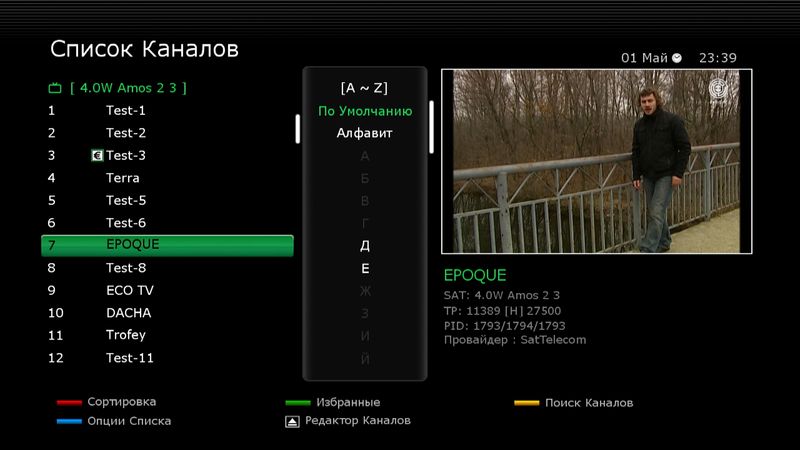Screen dimensions: 800x450
Task: Select the highlighted EPOQUE channel row
Action: (167, 245)
